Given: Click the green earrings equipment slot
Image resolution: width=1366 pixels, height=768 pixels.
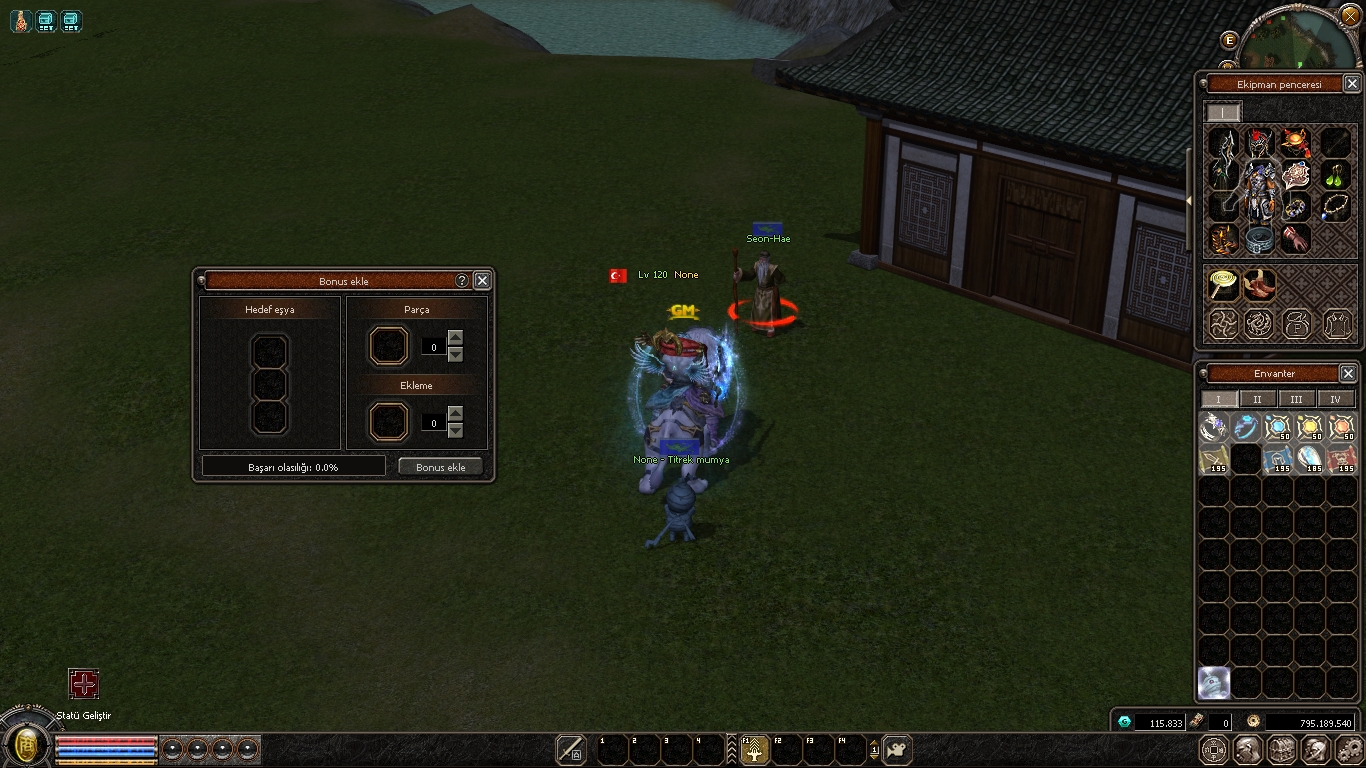Looking at the screenshot, I should pos(1335,175).
